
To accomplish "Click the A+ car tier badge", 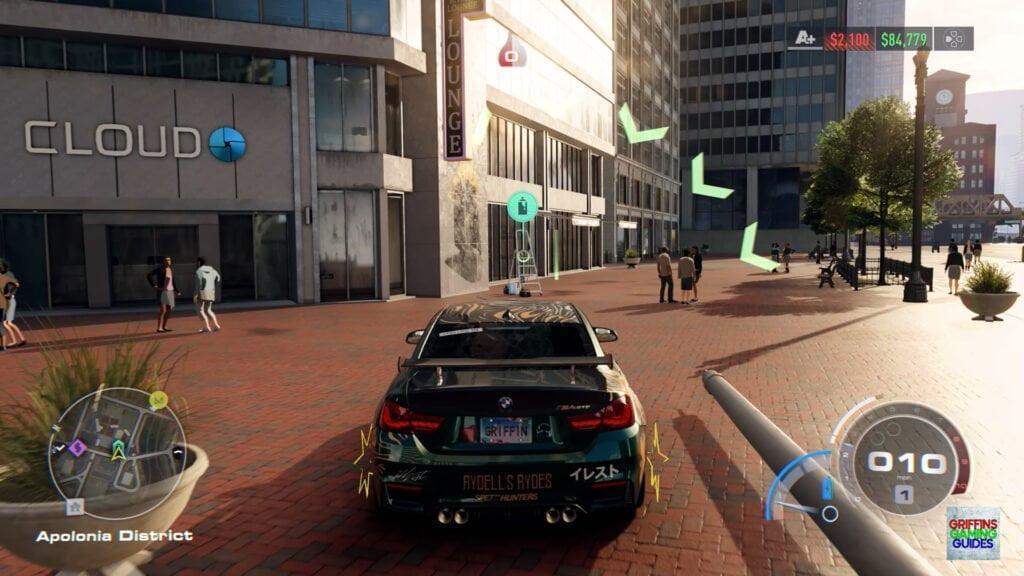I will tap(803, 39).
